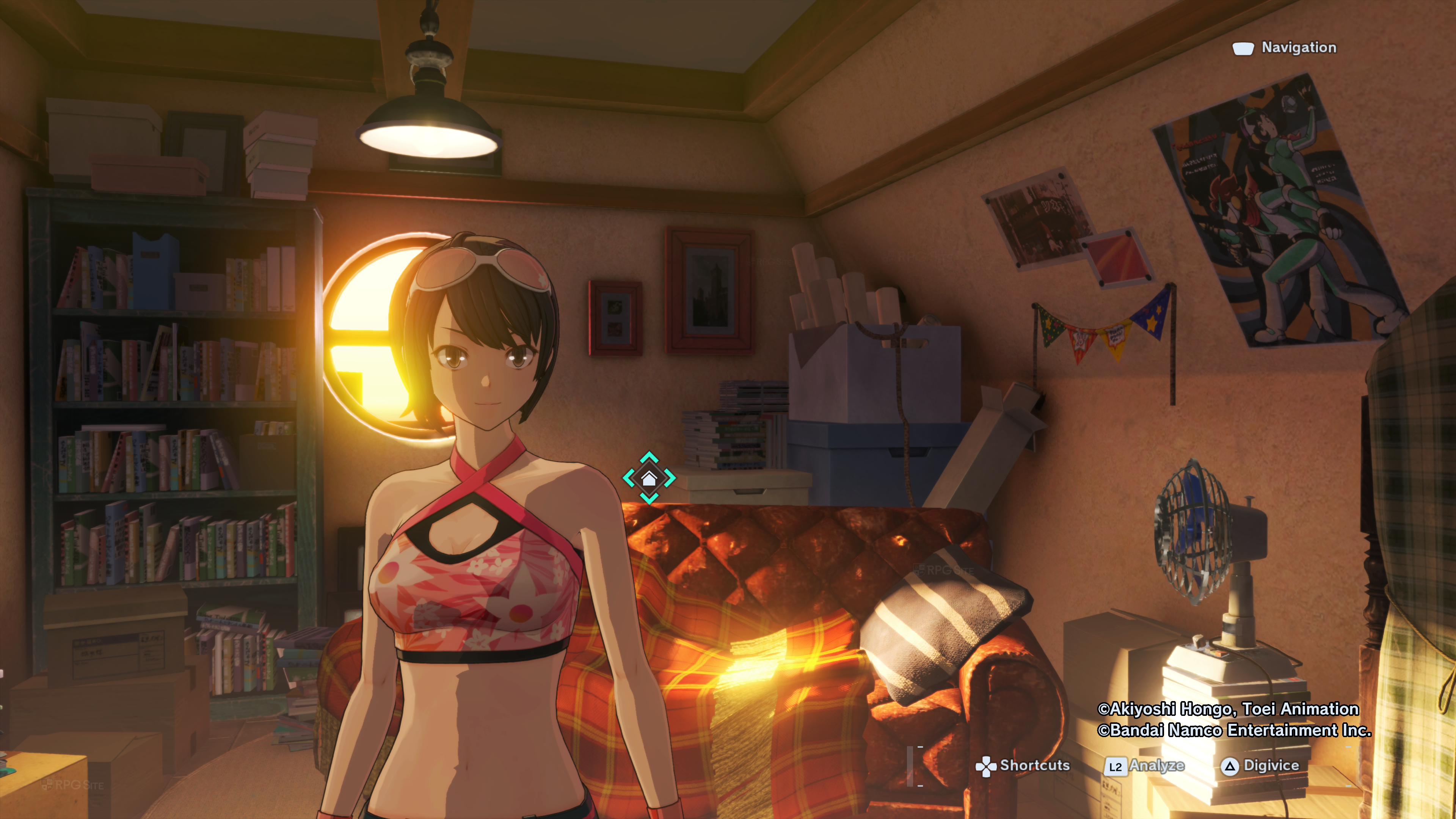Screen dimensions: 1456x819
Task: Activate the Analyze option
Action: coord(1156,765)
